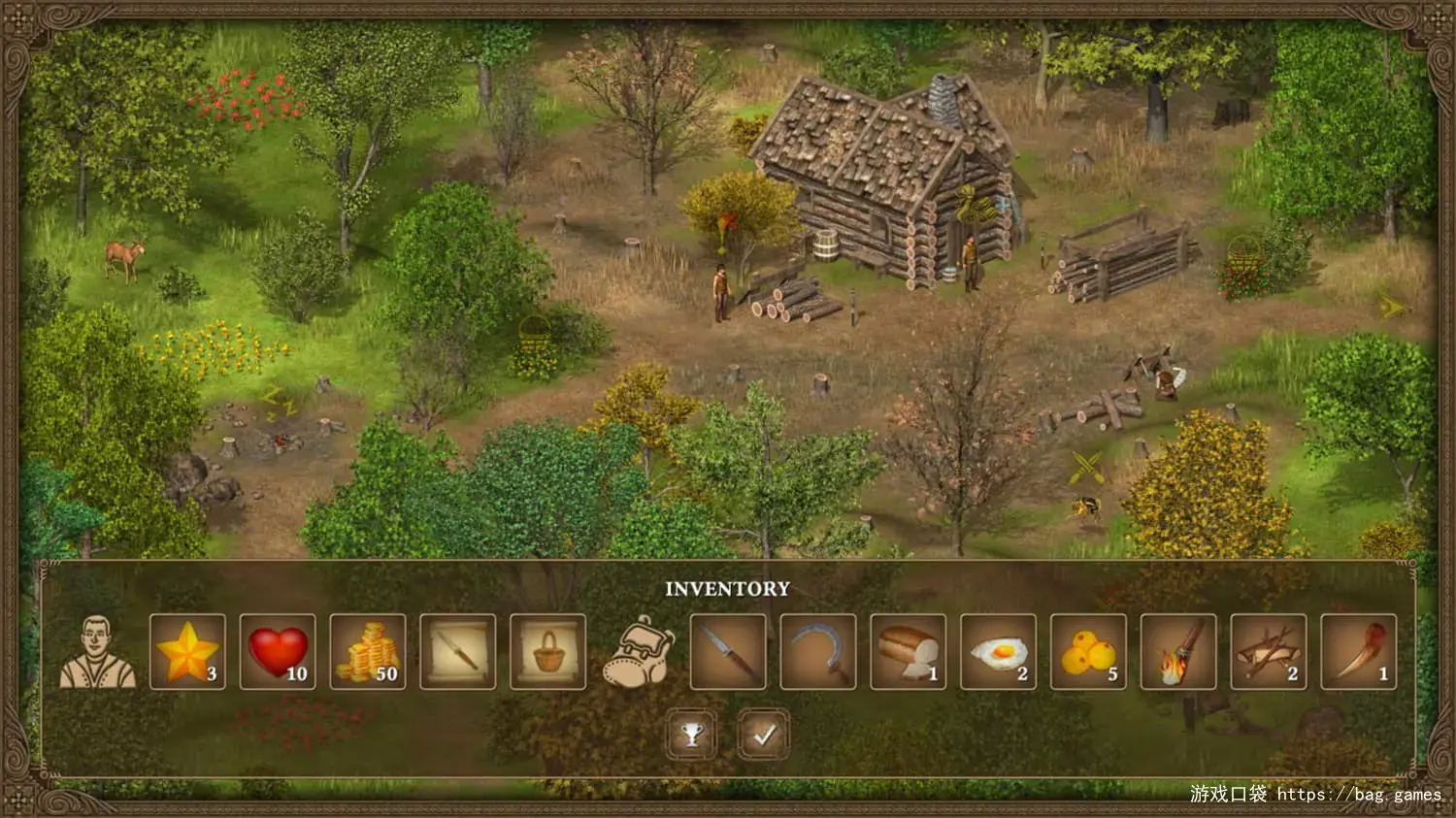This screenshot has height=818, width=1456.
Task: Click the backpack icon
Action: (x=638, y=652)
